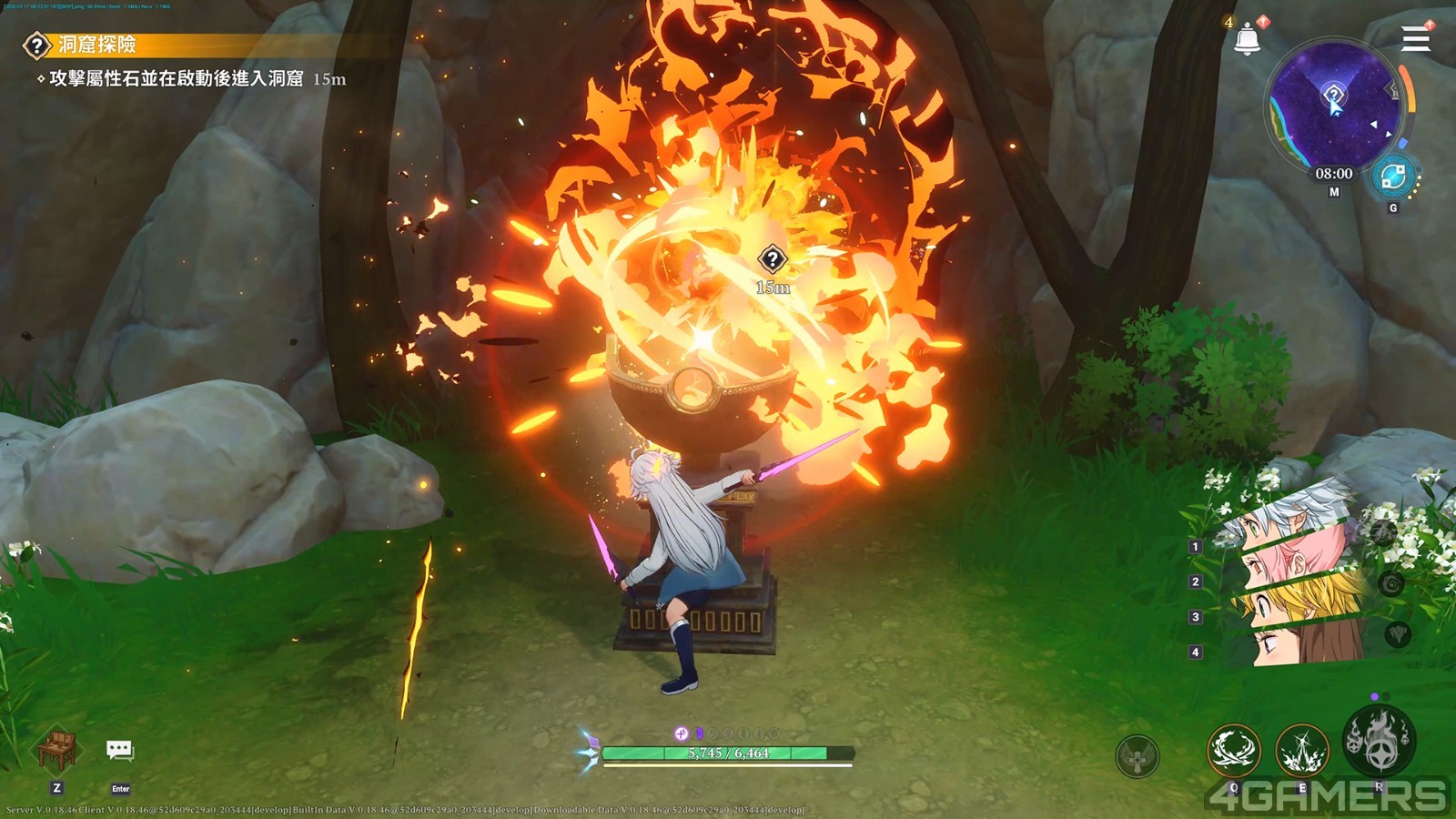
Task: Activate the blue swap icon beside the minimap
Action: pos(1392,177)
